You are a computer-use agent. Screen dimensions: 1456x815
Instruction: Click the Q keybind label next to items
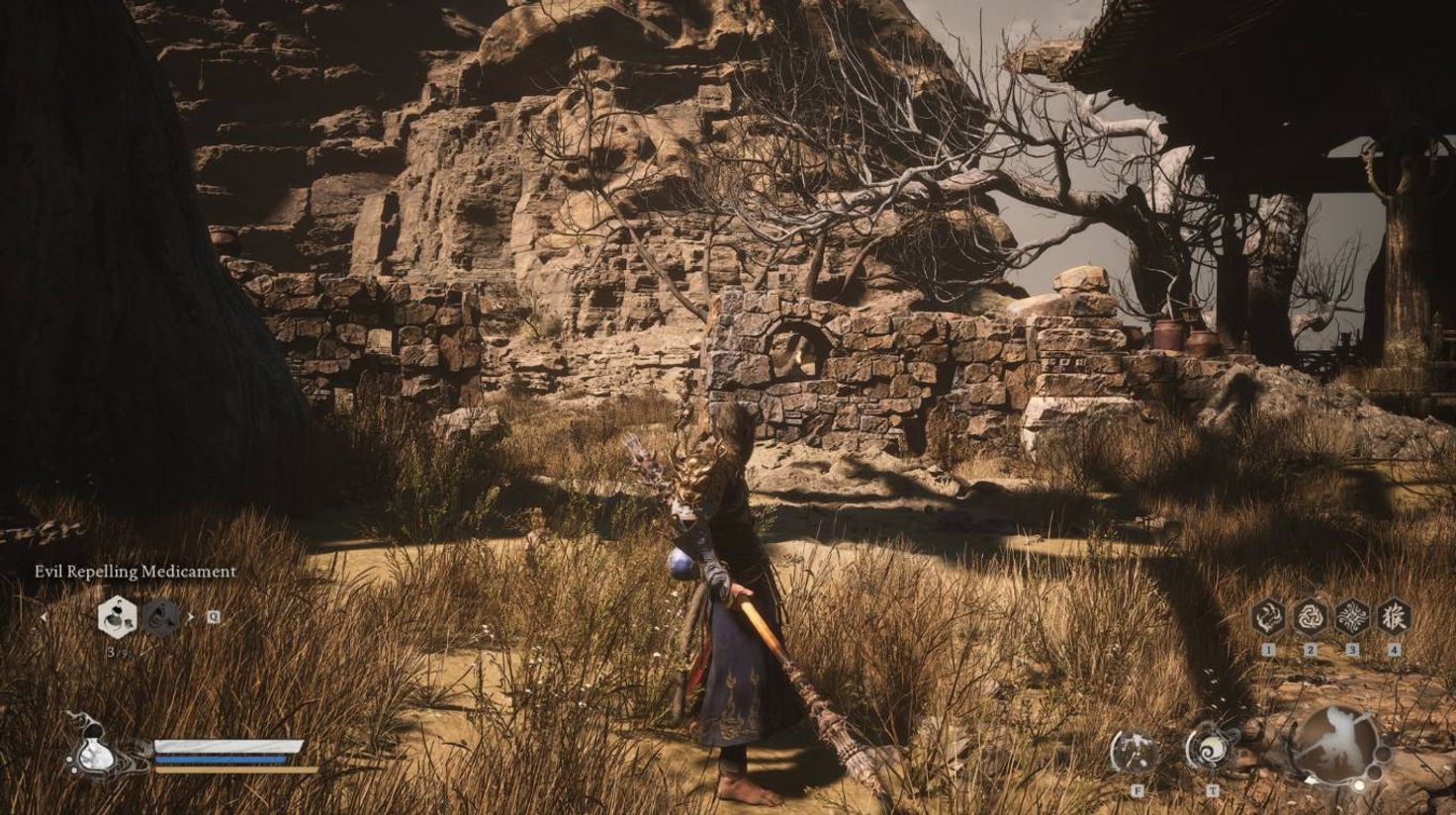215,617
